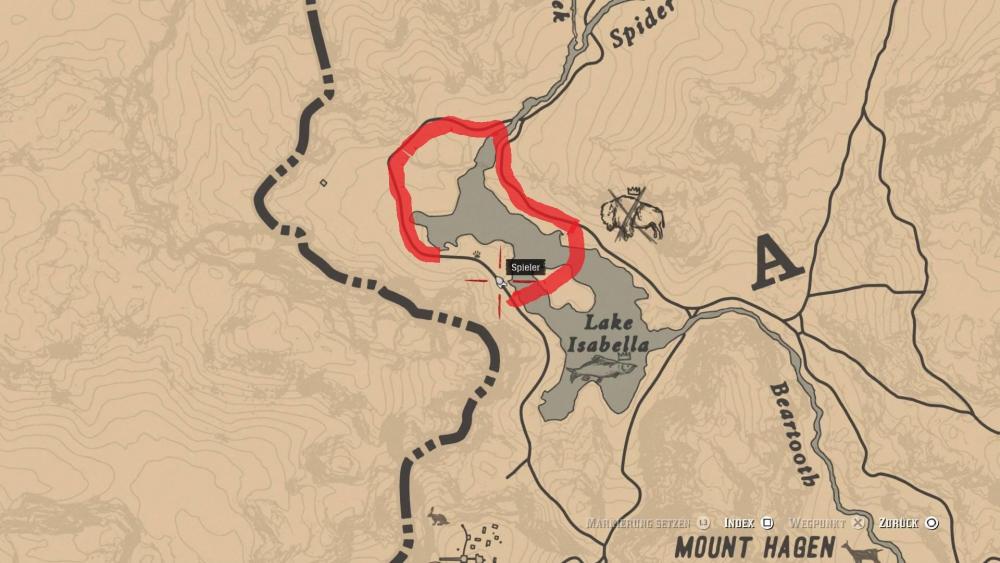Select the rabbit animal marker

438,516
